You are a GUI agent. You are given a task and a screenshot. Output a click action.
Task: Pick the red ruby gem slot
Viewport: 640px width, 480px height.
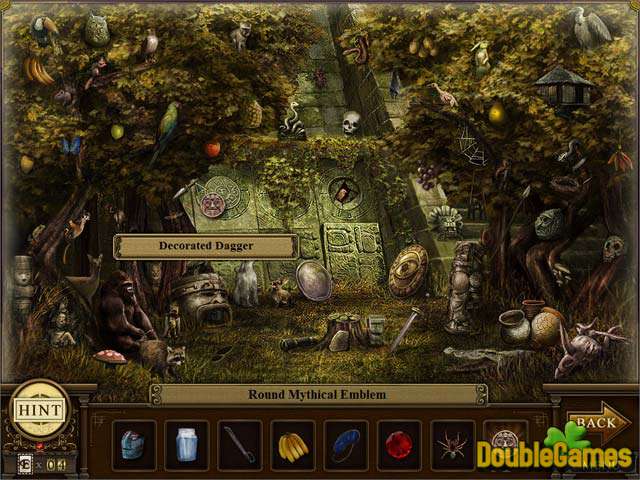399,444
